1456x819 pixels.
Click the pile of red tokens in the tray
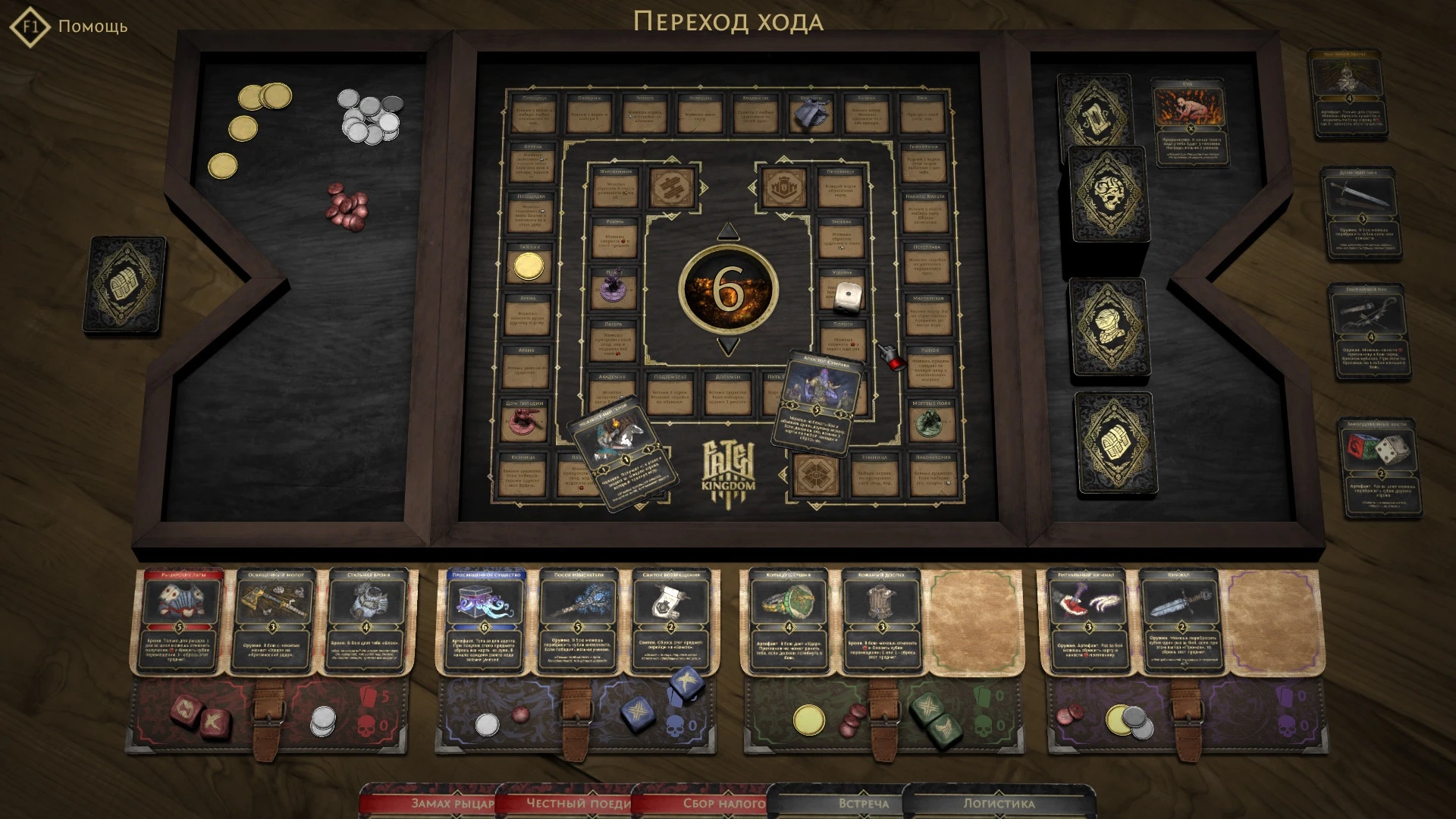(347, 206)
